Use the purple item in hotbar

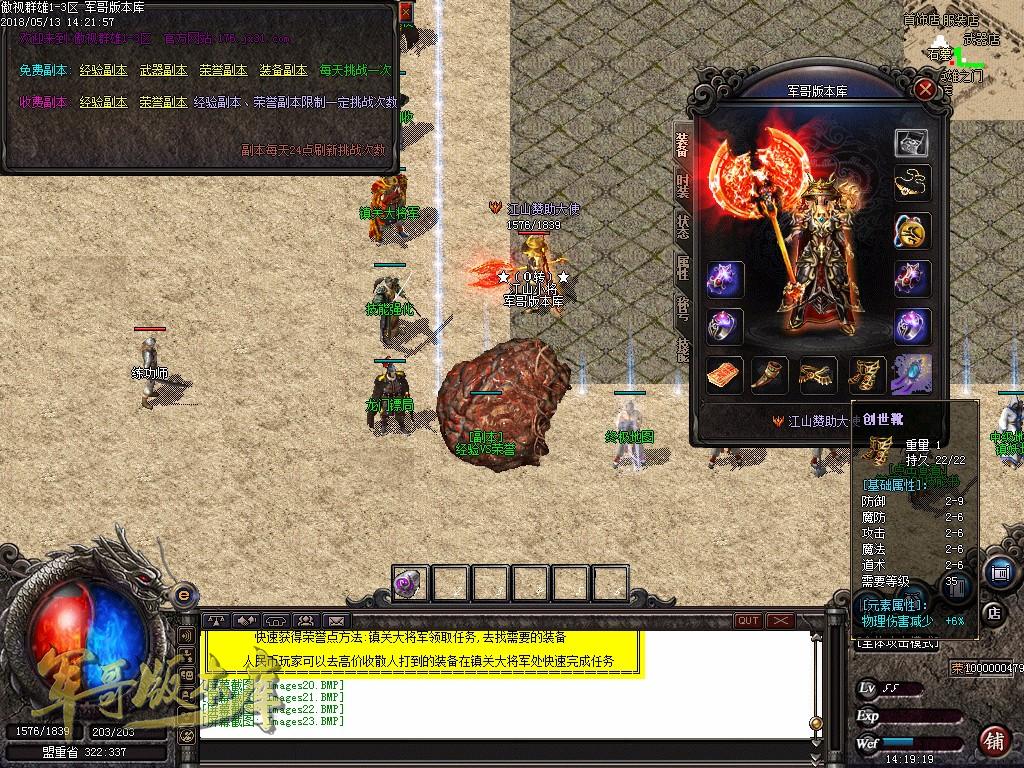pyautogui.click(x=410, y=583)
